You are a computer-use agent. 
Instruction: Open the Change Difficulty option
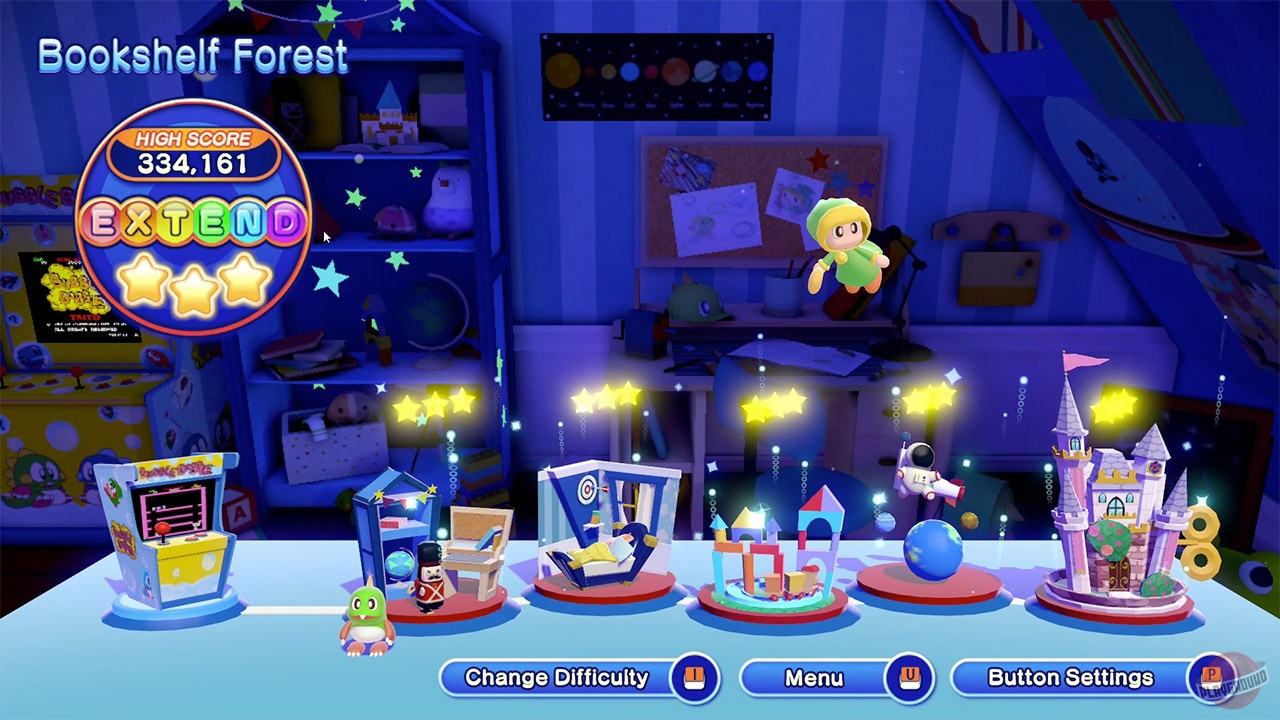click(x=556, y=677)
